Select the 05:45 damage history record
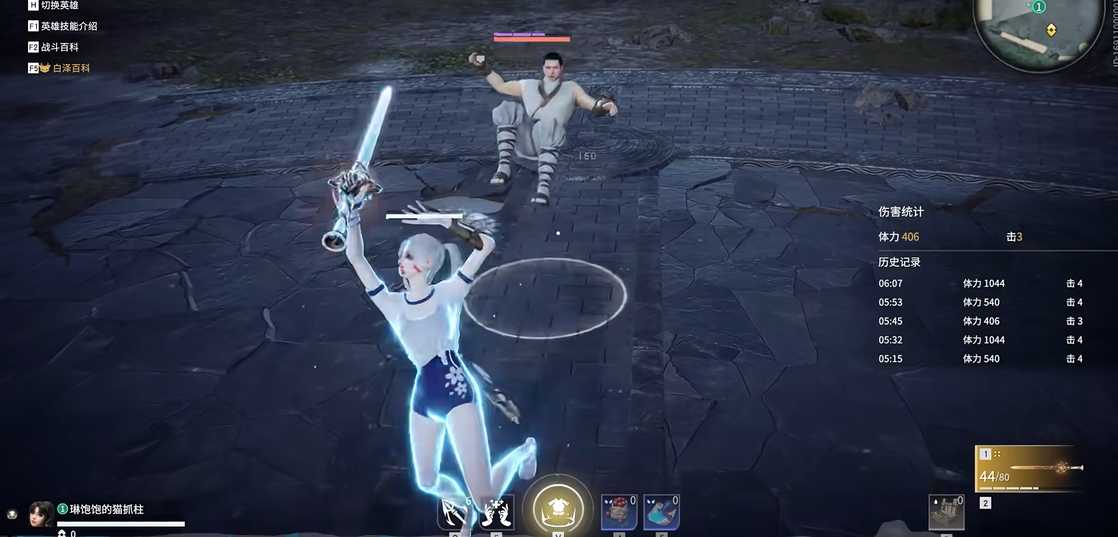The width and height of the screenshot is (1118, 537). (x=980, y=321)
